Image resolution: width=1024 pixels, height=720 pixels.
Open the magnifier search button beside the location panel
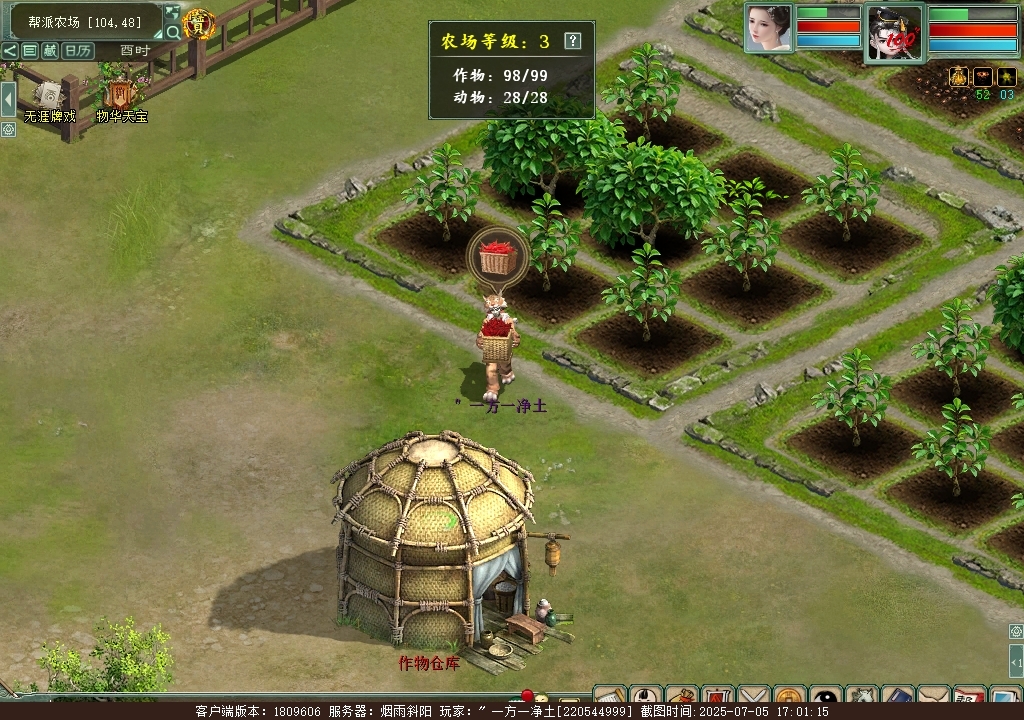(x=173, y=32)
